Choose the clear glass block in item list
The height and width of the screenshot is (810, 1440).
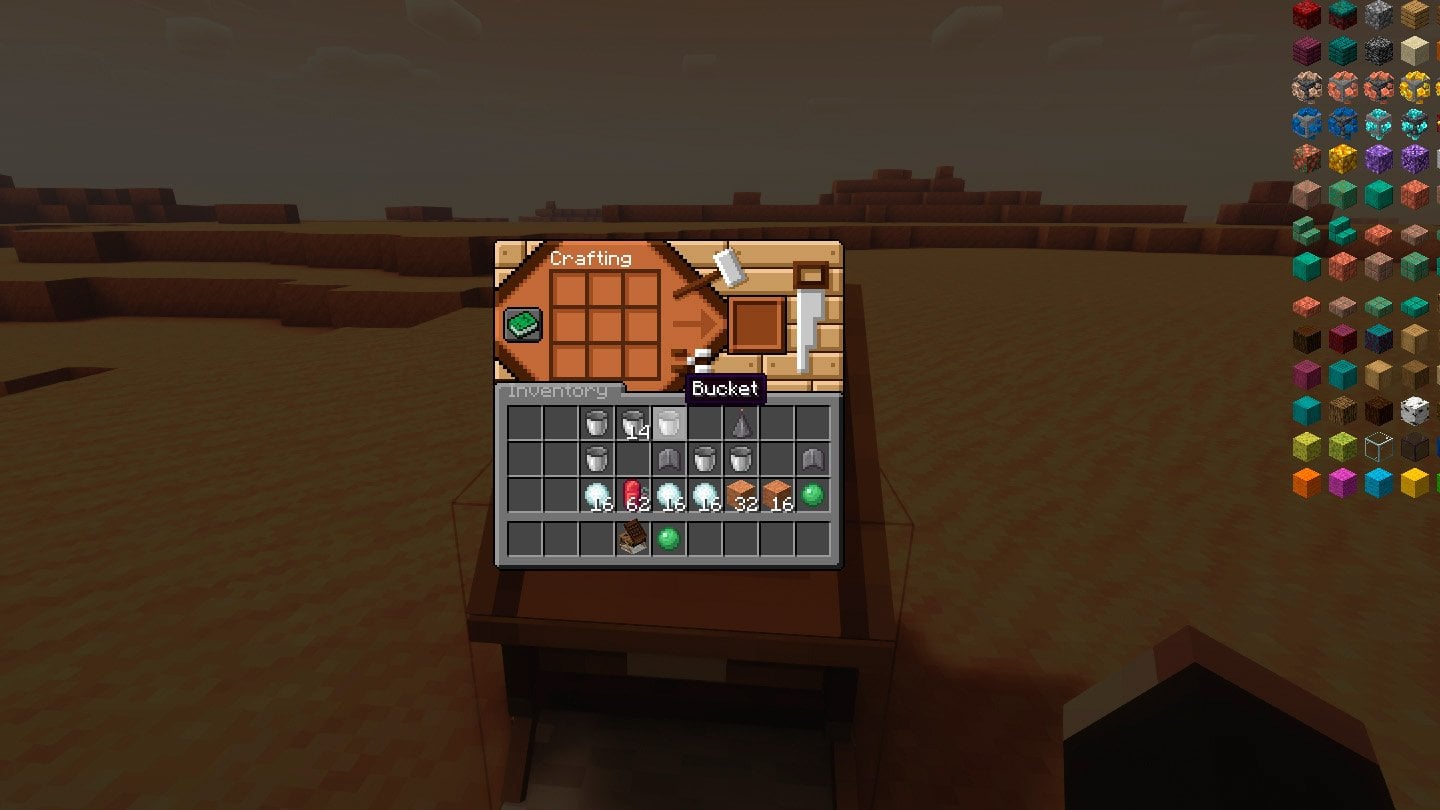[x=1379, y=446]
